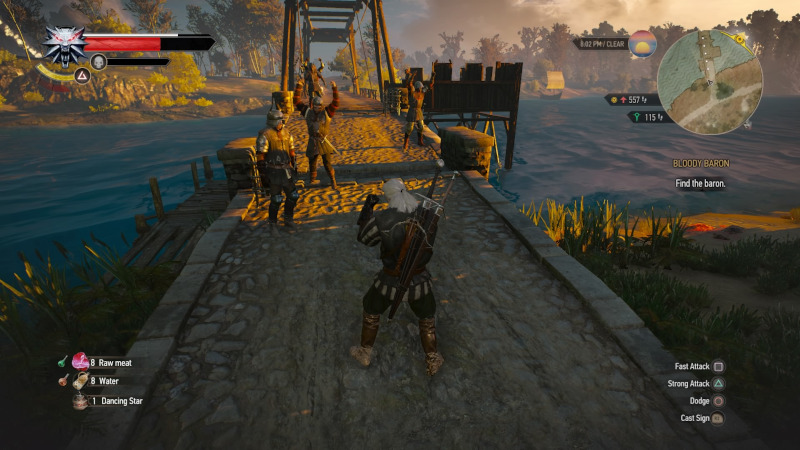Click the weather sun icon by the clock
Image resolution: width=800 pixels, height=450 pixels.
point(642,44)
